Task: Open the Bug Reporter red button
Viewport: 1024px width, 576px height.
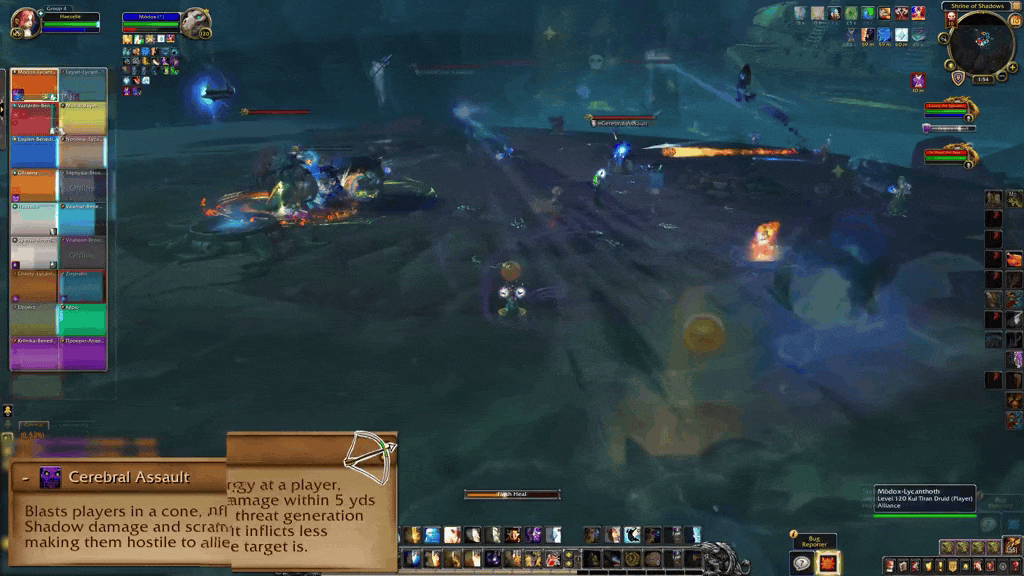Action: point(828,563)
